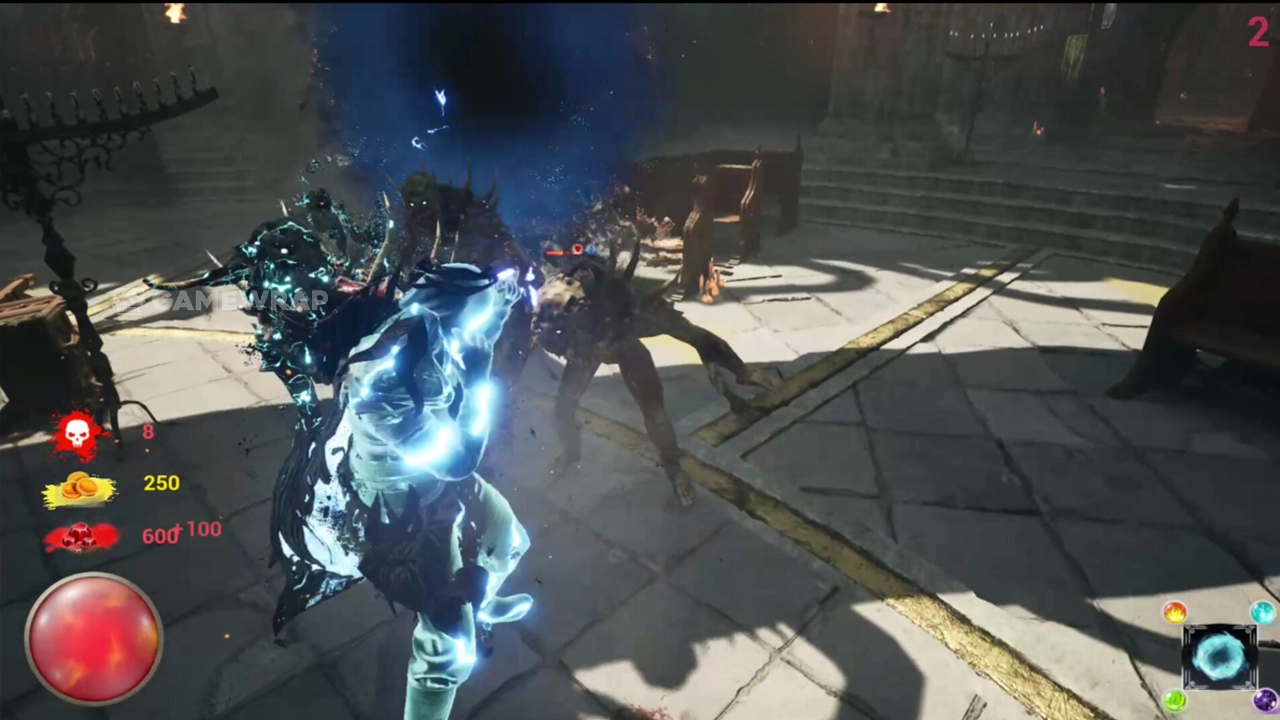This screenshot has height=720, width=1280.
Task: Select the cyan ice element orb
Action: (x=1263, y=612)
